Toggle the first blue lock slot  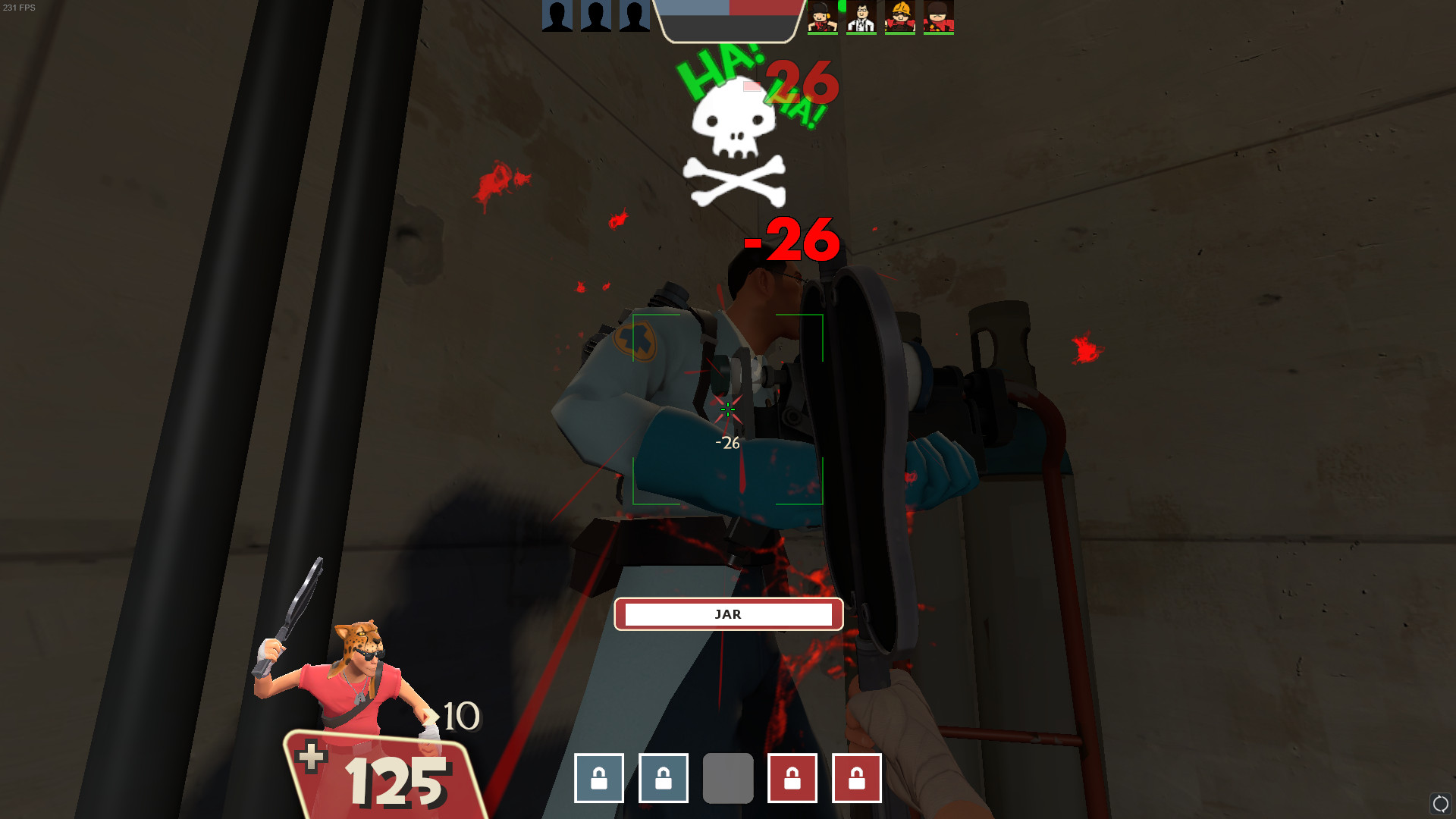click(598, 778)
